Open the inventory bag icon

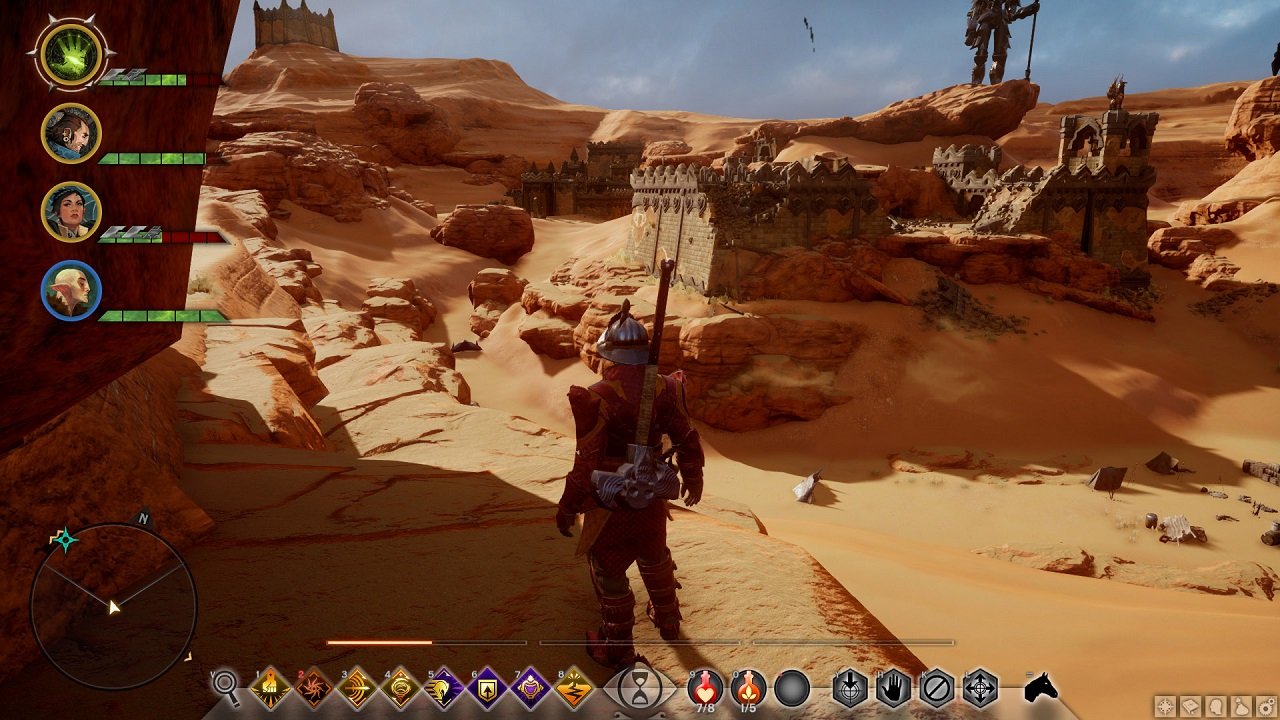coord(1241,705)
